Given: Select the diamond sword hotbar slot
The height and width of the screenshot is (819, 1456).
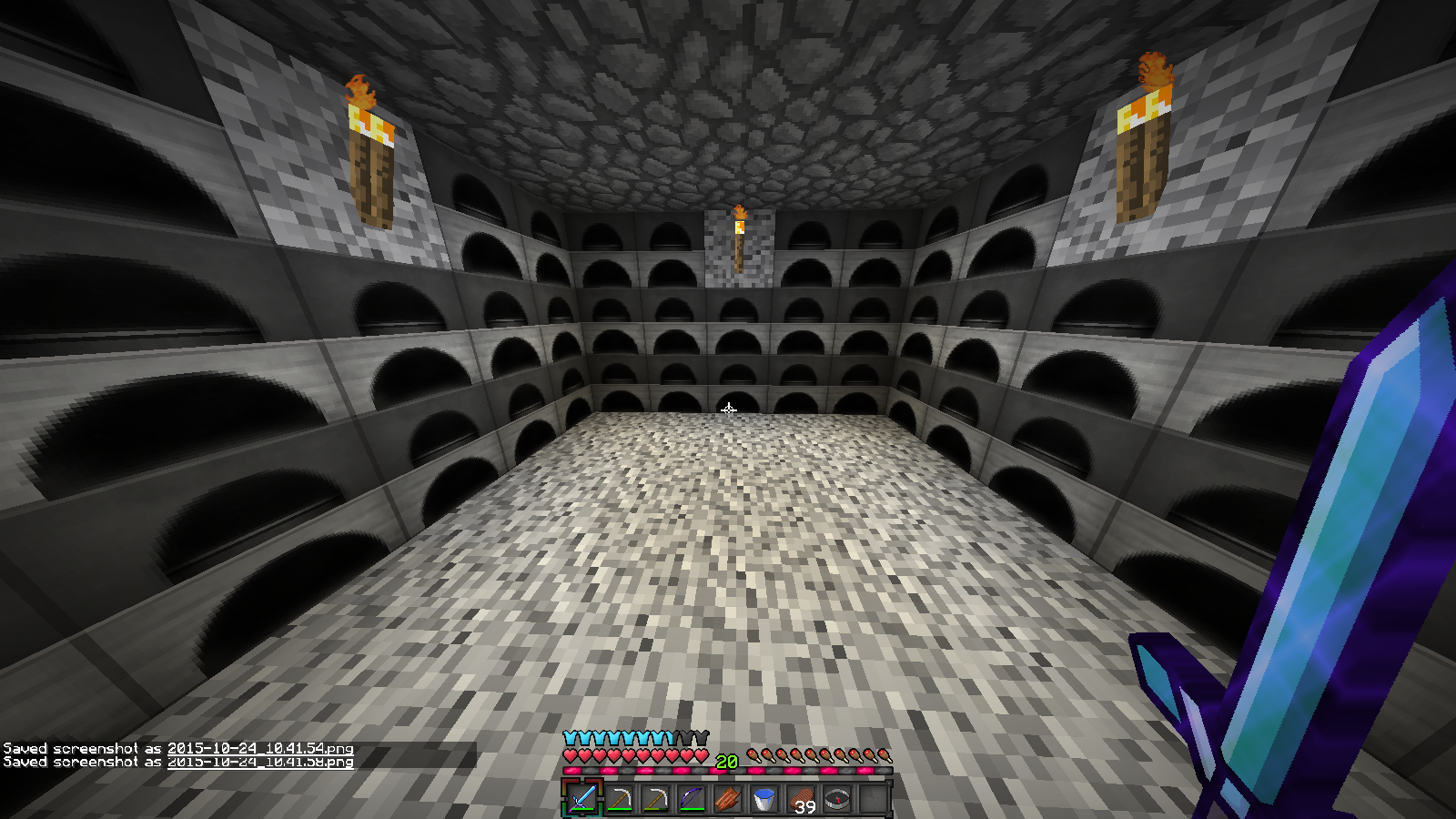Looking at the screenshot, I should pos(582,799).
